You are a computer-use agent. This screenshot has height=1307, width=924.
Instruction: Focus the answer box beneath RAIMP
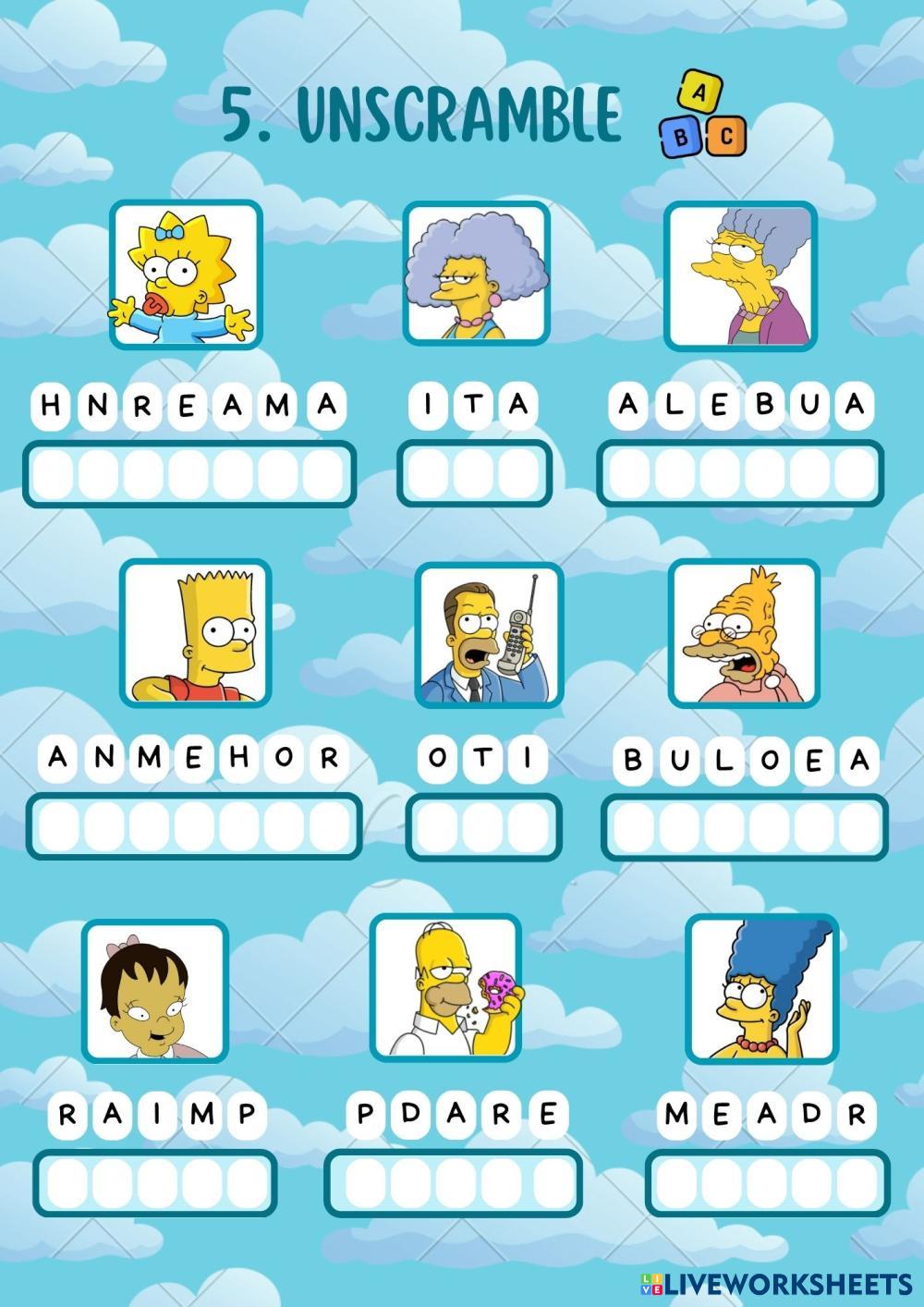(155, 1183)
